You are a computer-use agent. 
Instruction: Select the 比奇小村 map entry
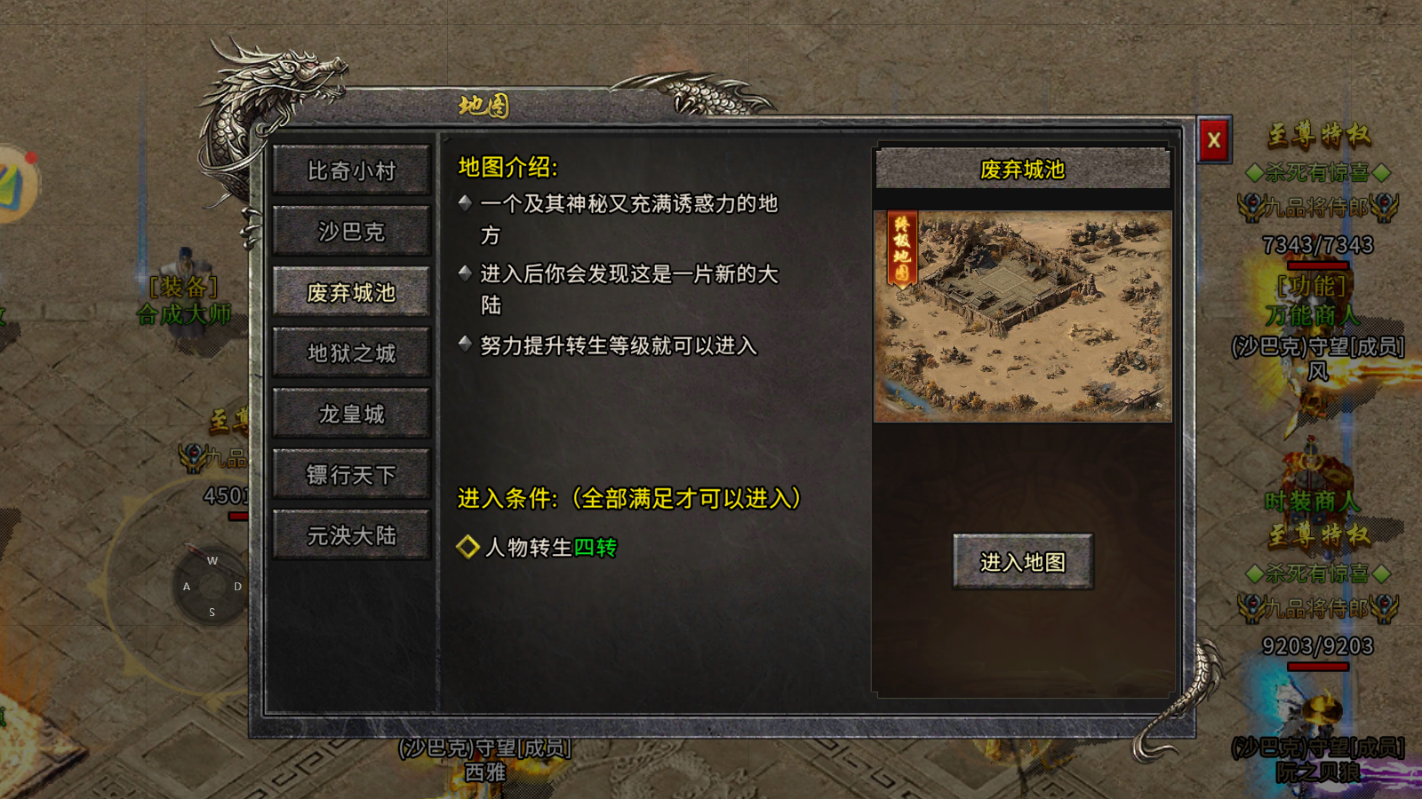click(x=351, y=170)
